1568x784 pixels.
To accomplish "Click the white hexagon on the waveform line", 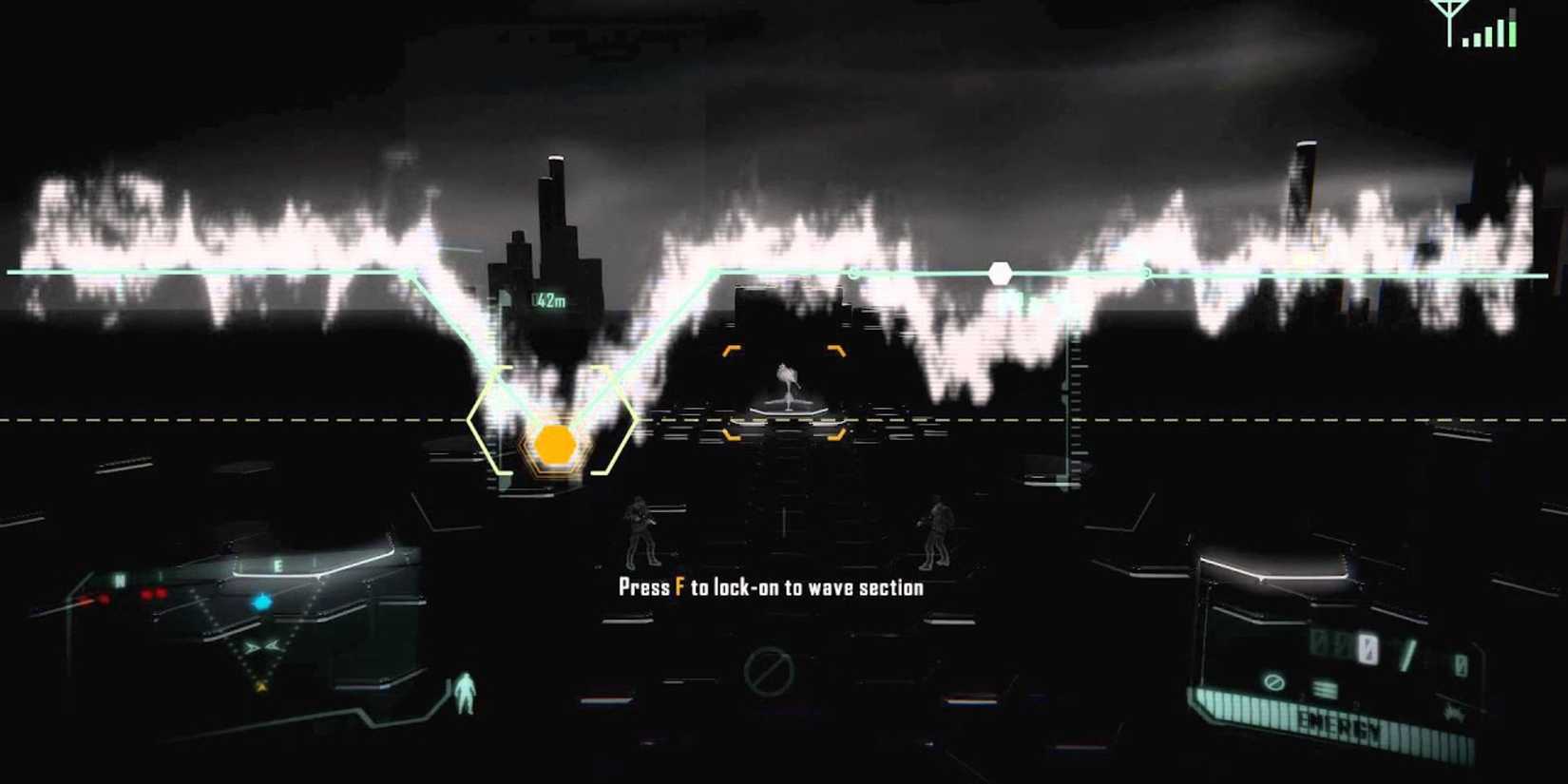I will coord(1001,272).
